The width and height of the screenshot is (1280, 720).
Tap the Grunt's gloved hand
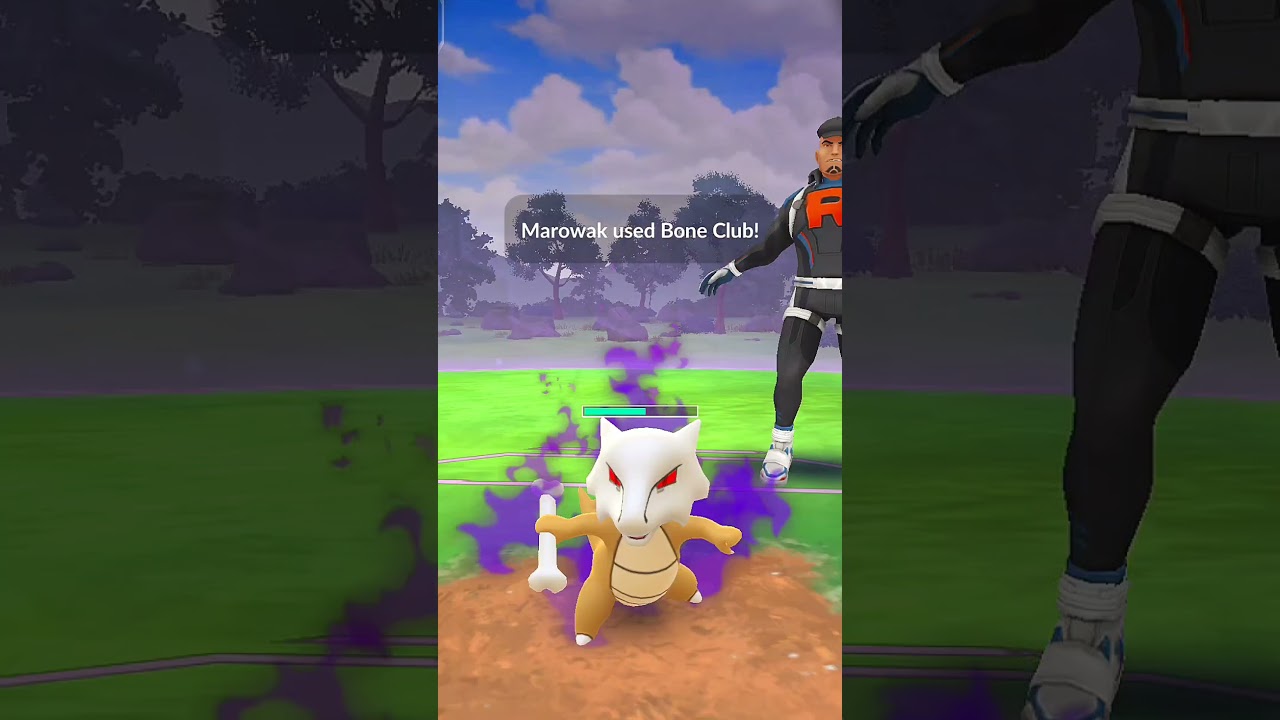(718, 280)
